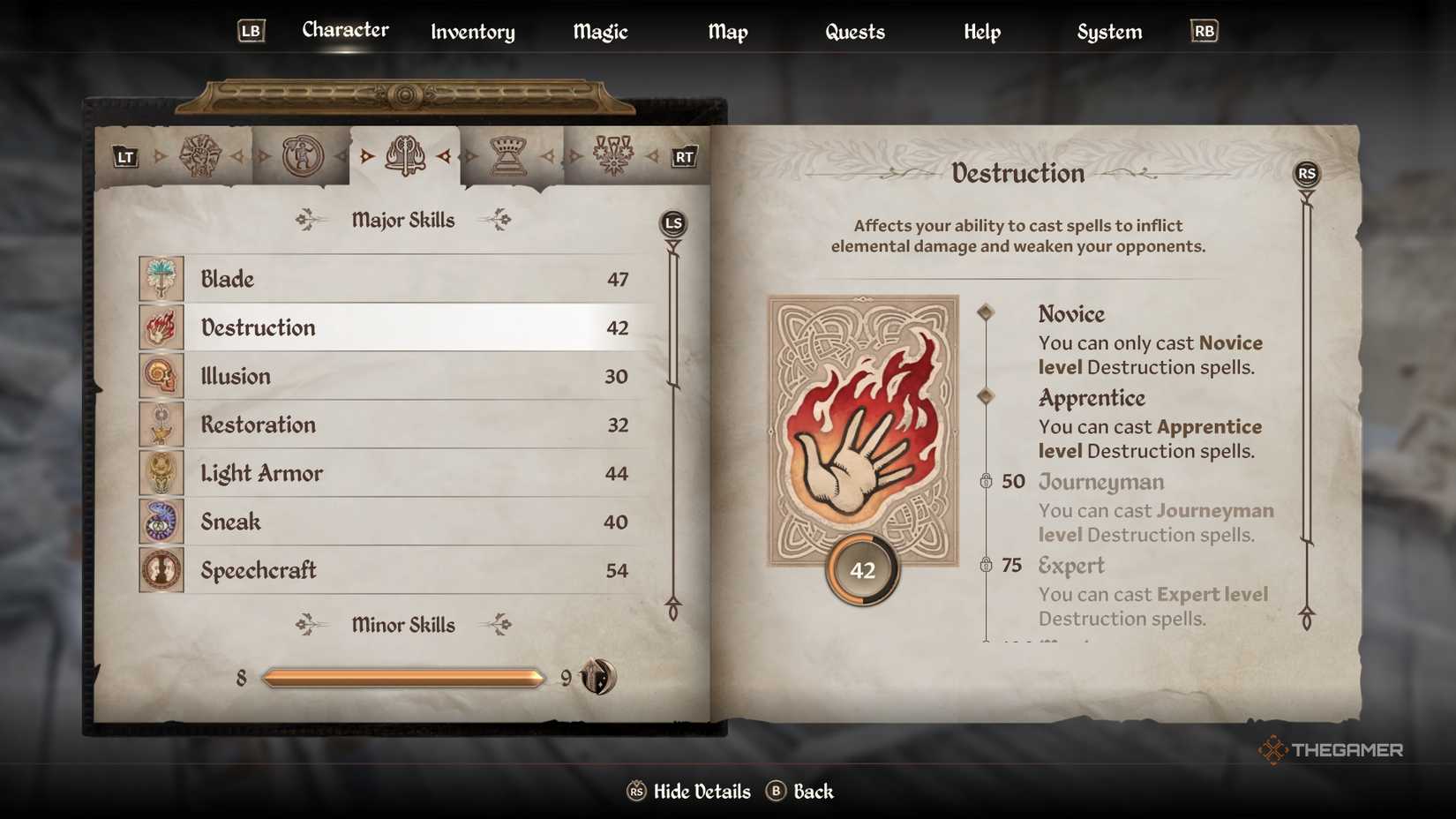Open the Magic menu
The width and height of the screenshot is (1456, 819).
(x=599, y=32)
